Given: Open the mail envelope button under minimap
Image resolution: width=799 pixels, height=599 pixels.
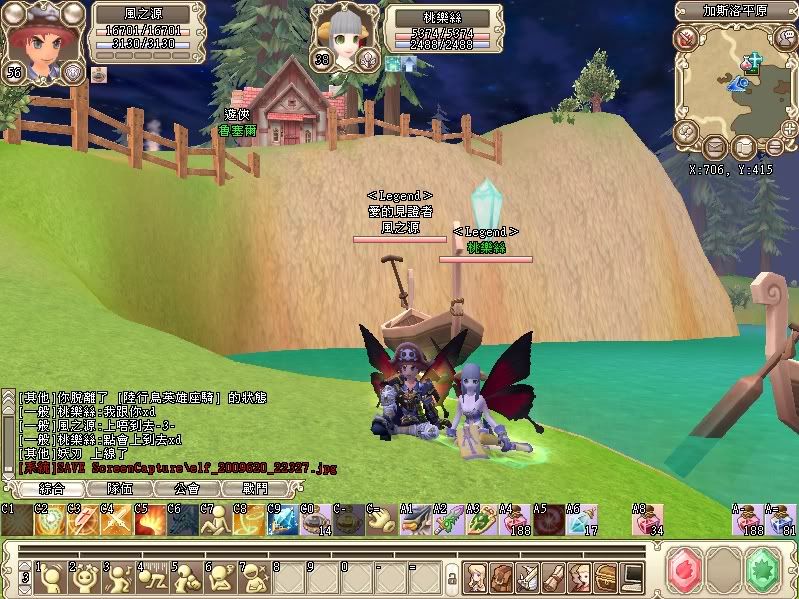Looking at the screenshot, I should pyautogui.click(x=715, y=148).
